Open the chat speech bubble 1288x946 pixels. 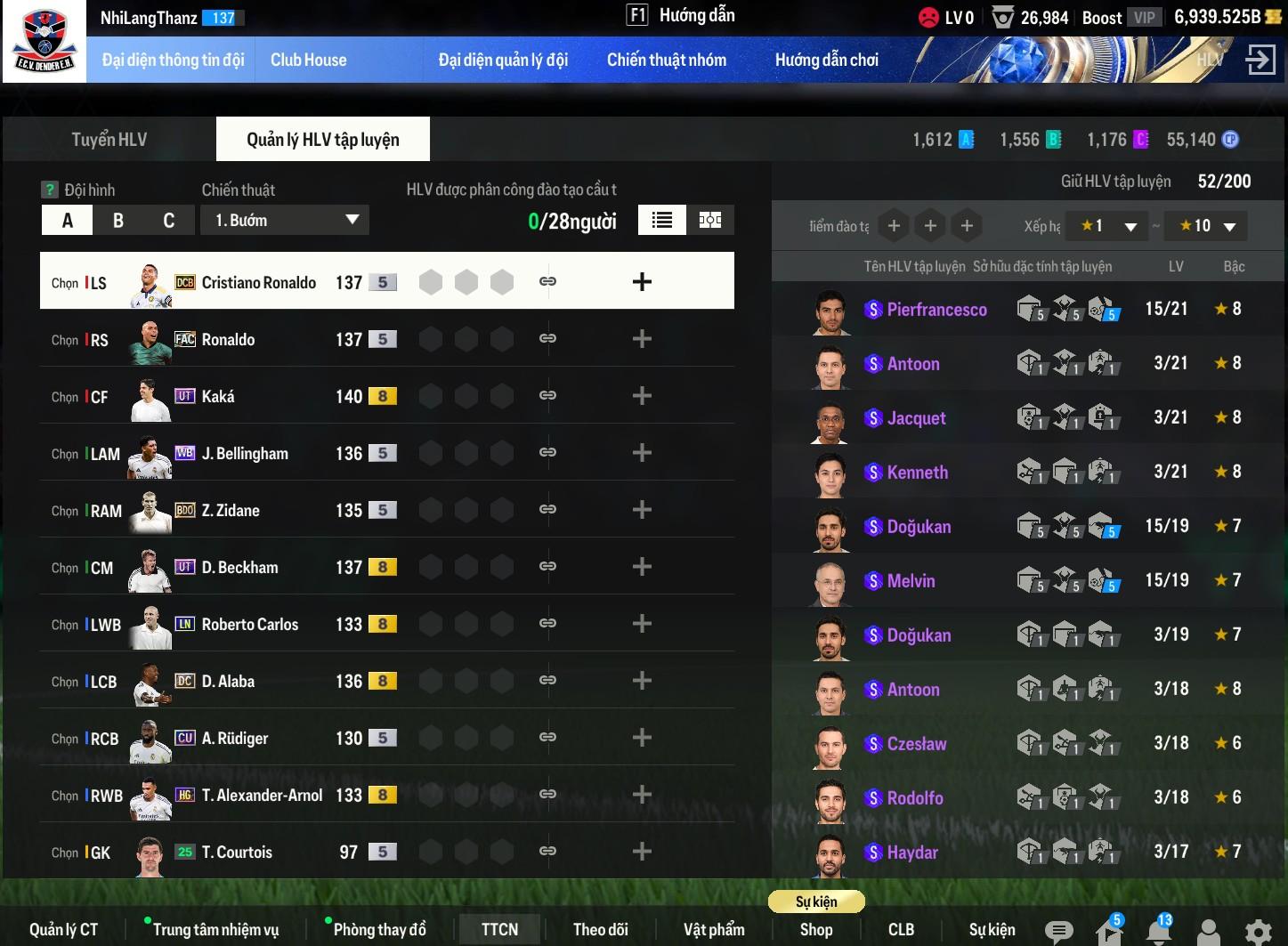[x=1058, y=932]
